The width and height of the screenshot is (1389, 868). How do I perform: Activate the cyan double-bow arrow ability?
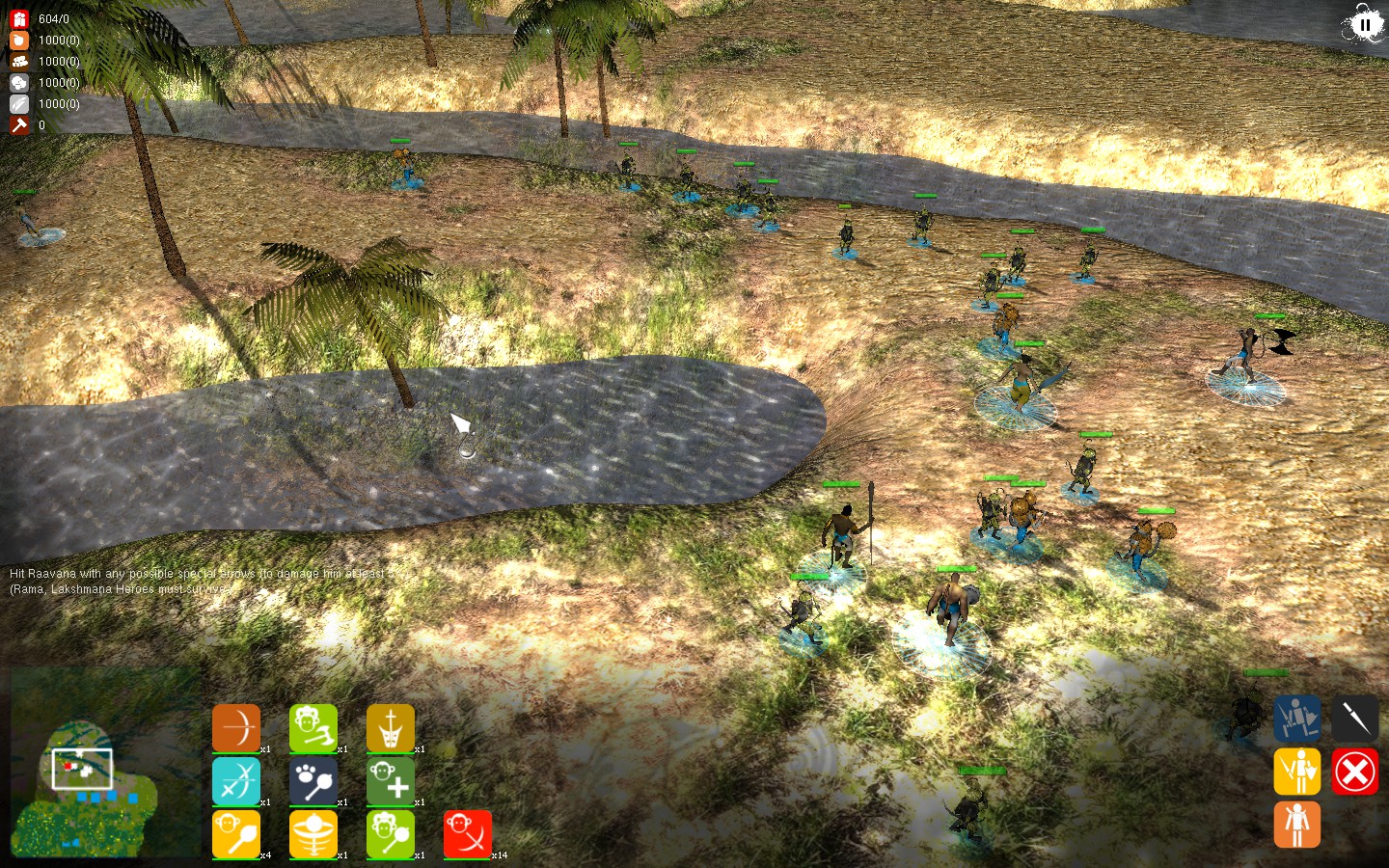[x=236, y=781]
